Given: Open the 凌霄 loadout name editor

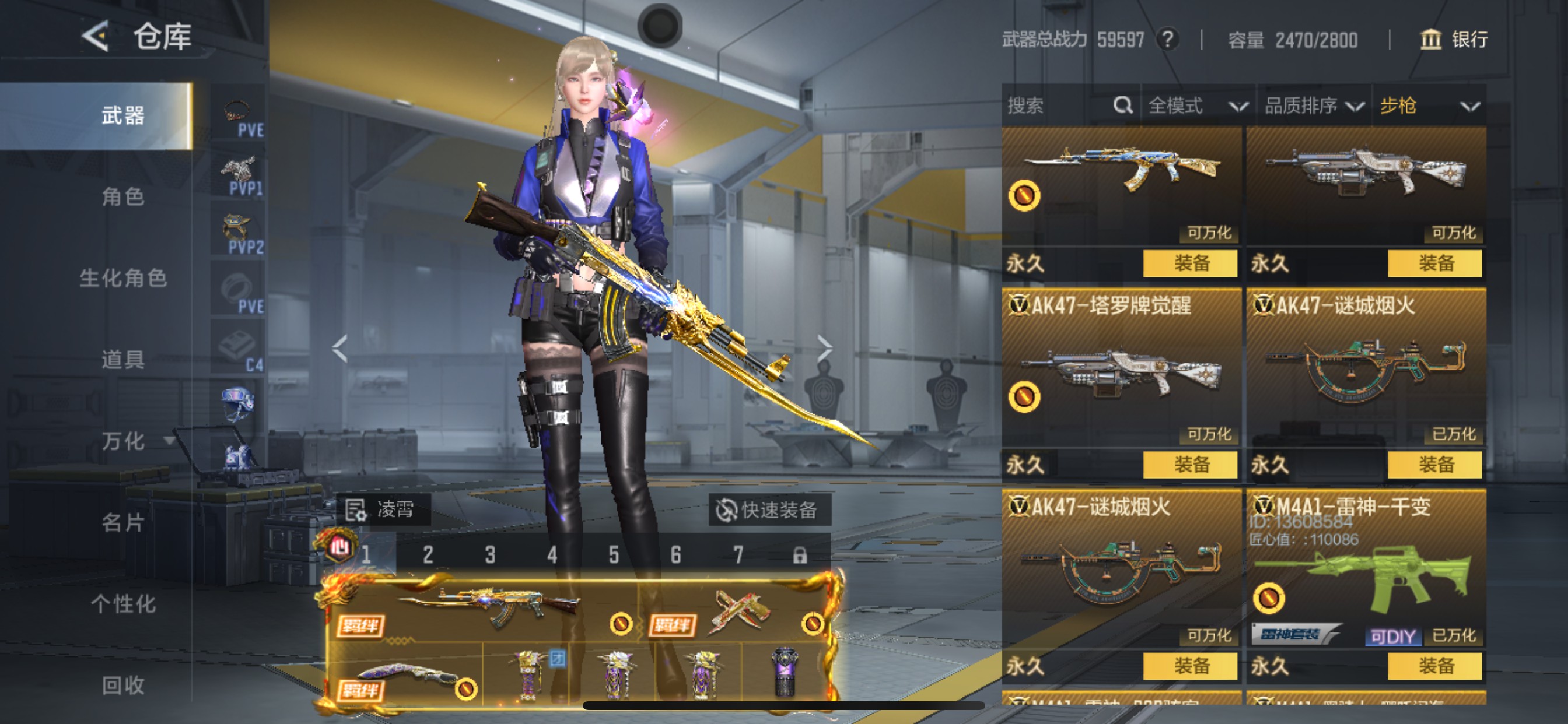Looking at the screenshot, I should pos(382,509).
